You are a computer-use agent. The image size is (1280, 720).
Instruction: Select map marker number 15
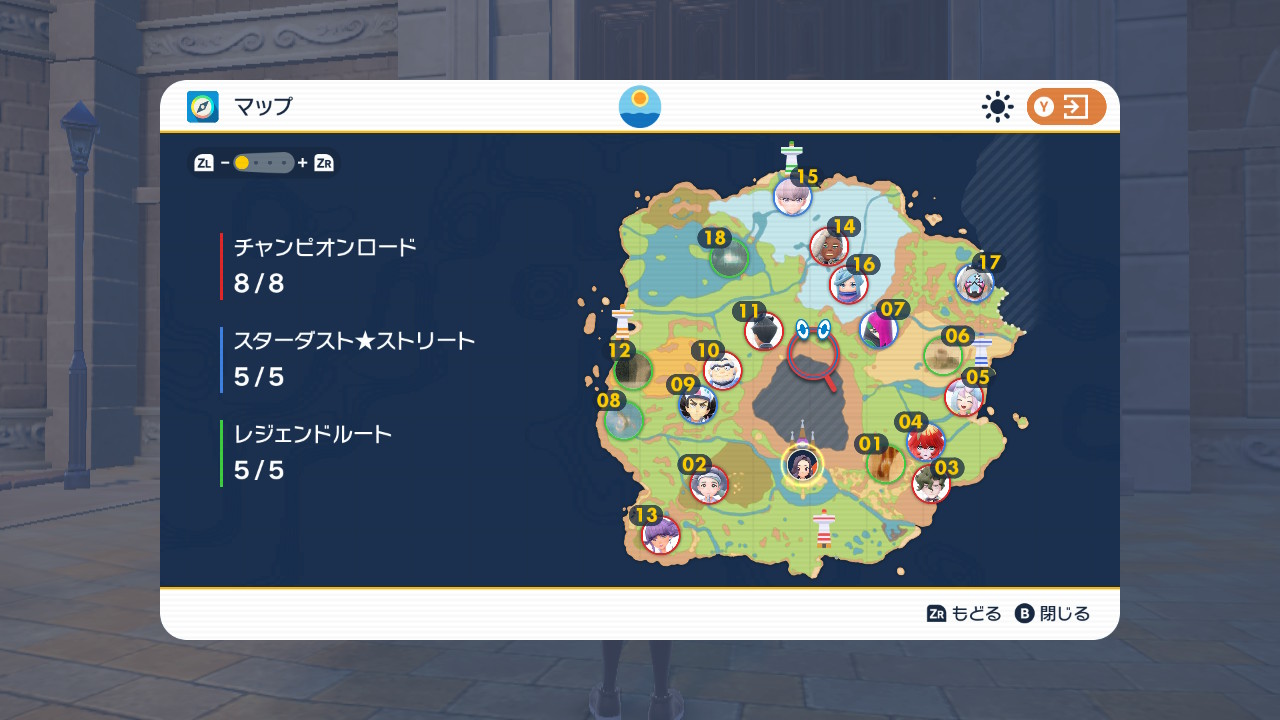click(x=792, y=196)
